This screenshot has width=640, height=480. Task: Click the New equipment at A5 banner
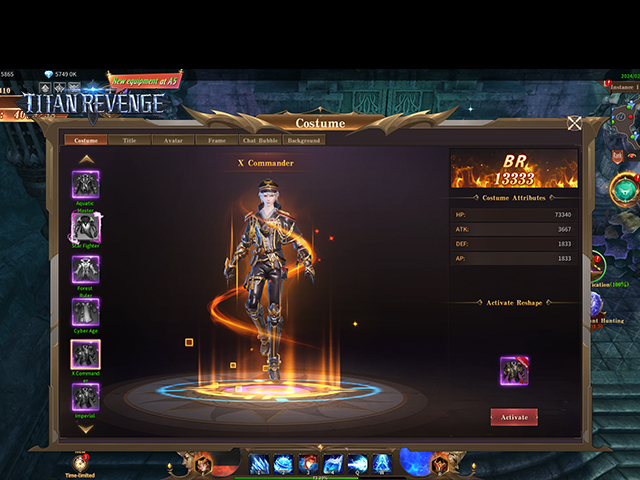145,80
